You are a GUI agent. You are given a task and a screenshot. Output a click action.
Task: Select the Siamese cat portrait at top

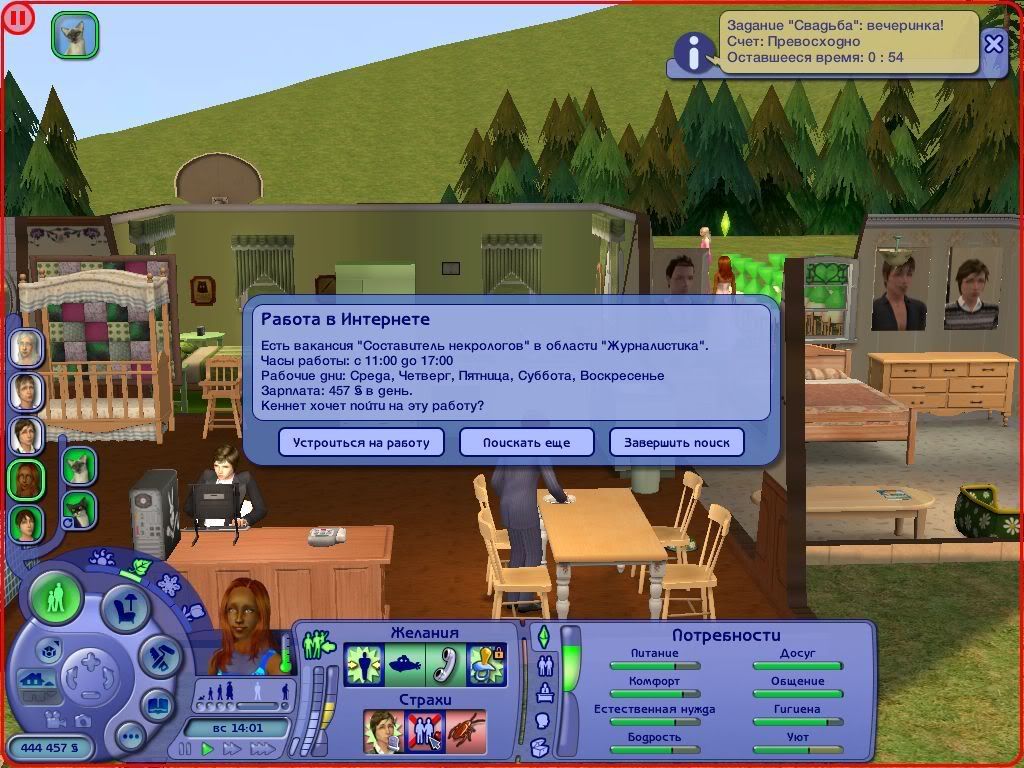click(75, 35)
